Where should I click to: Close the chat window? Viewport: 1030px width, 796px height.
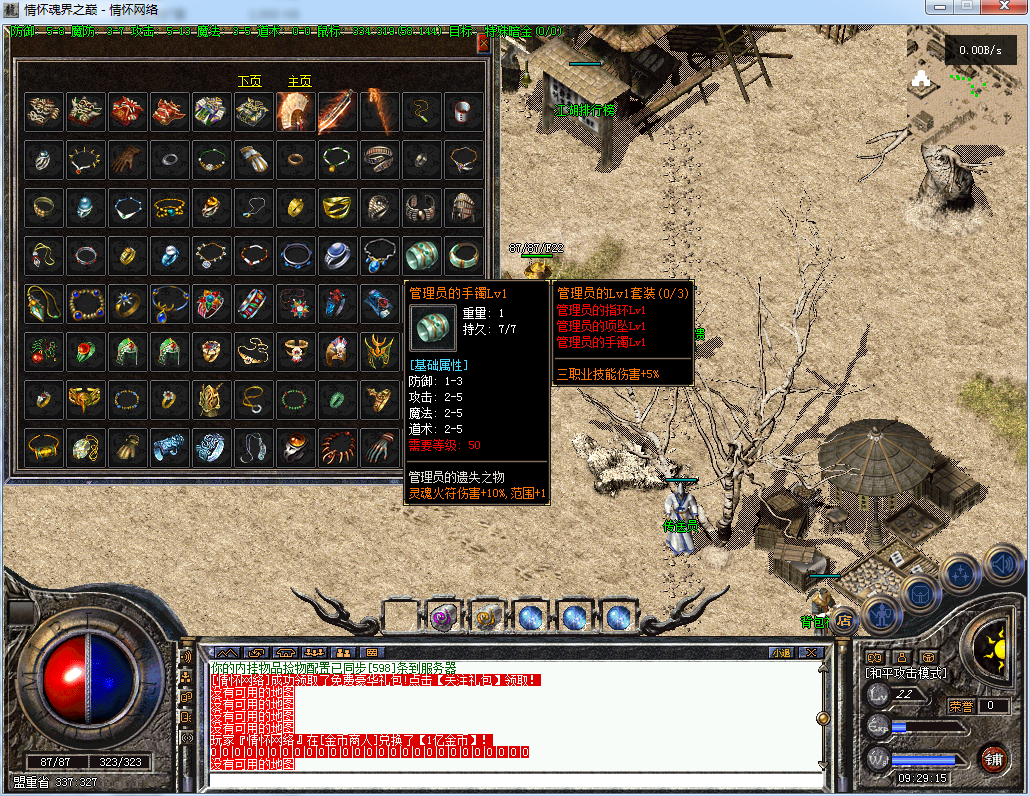[x=812, y=653]
